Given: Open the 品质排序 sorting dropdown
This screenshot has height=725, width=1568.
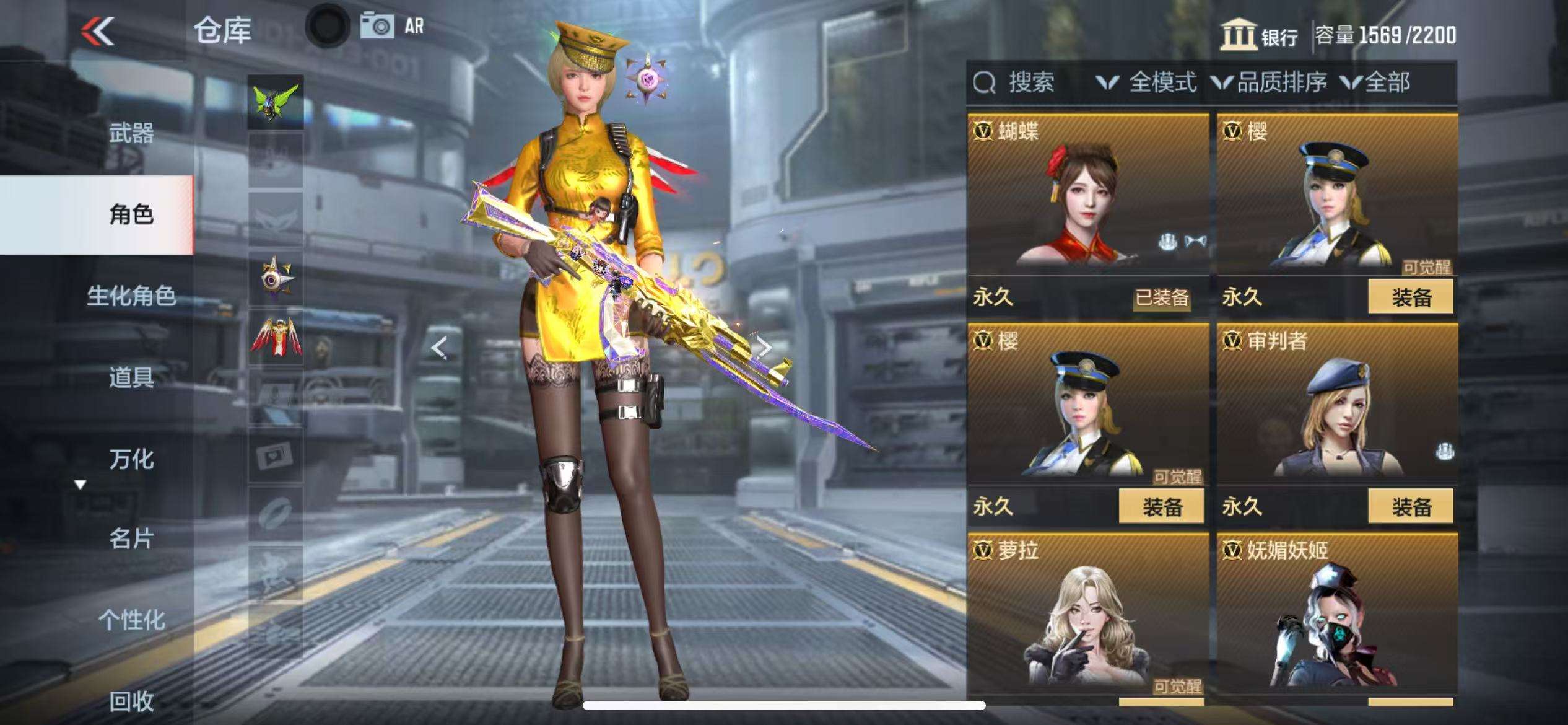Looking at the screenshot, I should pyautogui.click(x=1270, y=82).
